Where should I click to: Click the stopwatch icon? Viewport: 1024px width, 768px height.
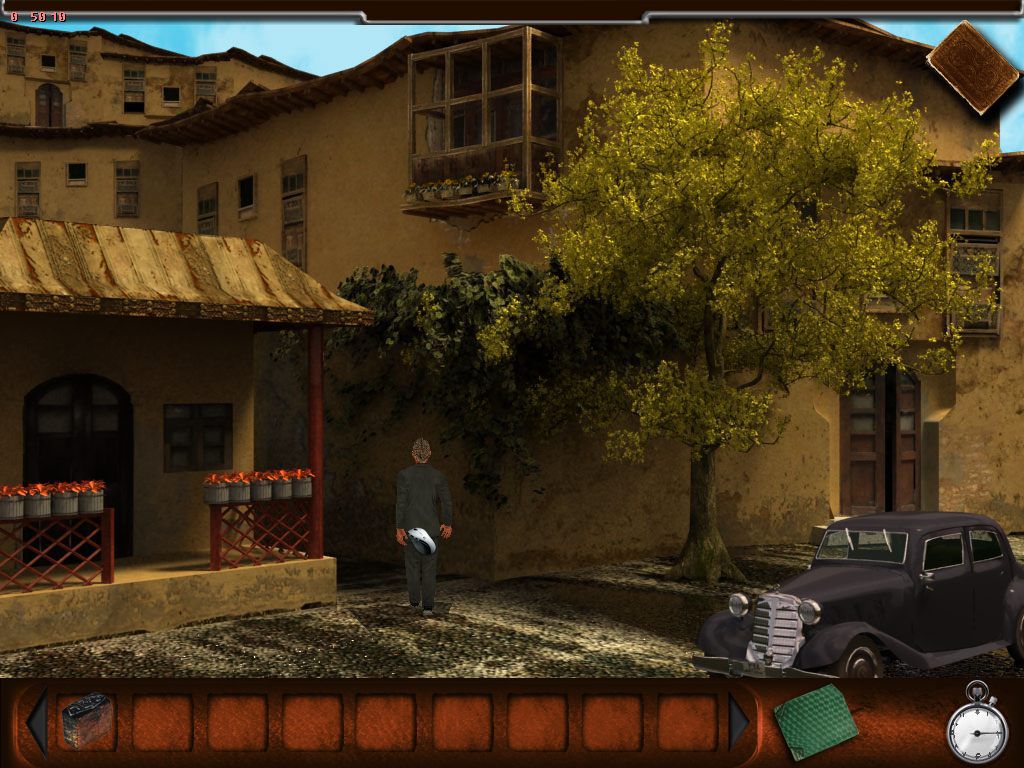[976, 727]
